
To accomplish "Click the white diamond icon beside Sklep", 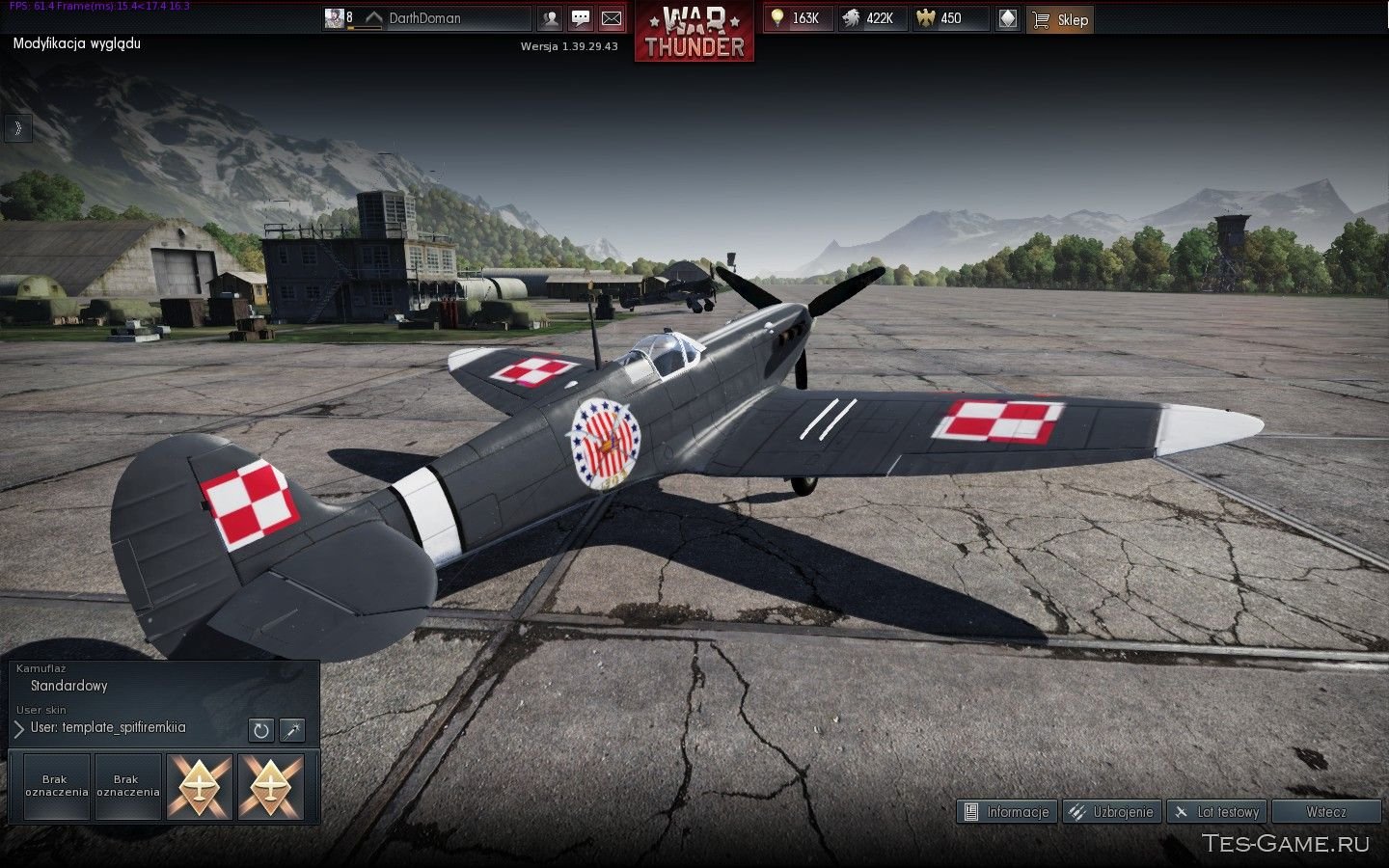I will (x=1007, y=18).
